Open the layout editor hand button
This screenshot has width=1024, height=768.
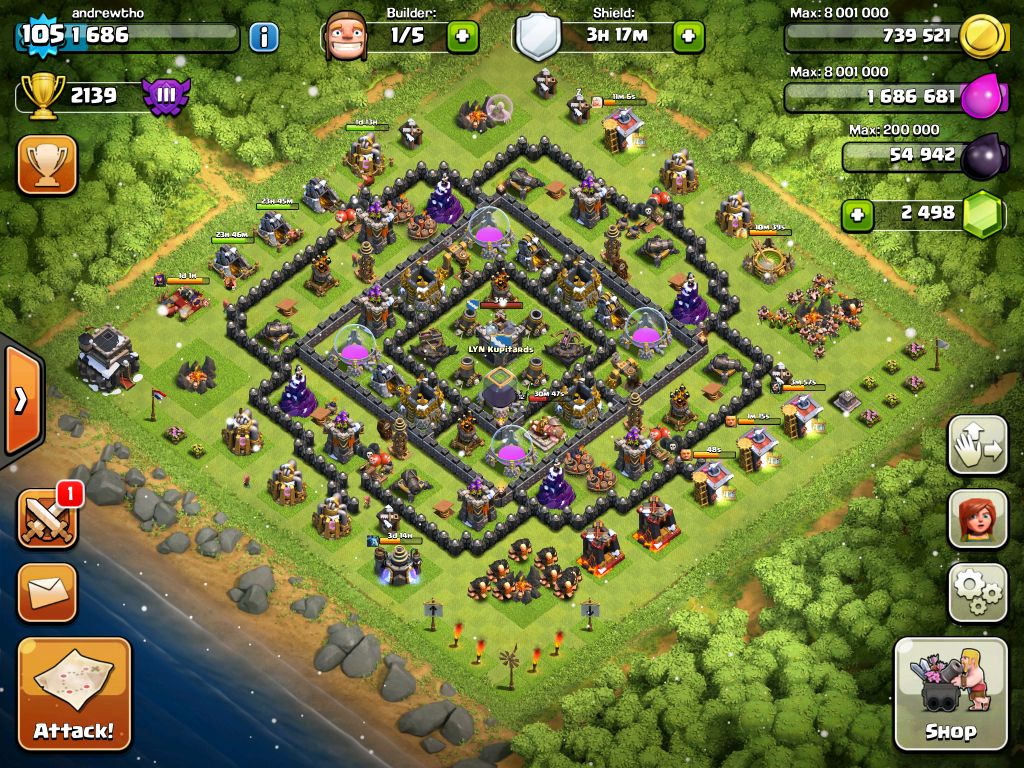point(977,446)
